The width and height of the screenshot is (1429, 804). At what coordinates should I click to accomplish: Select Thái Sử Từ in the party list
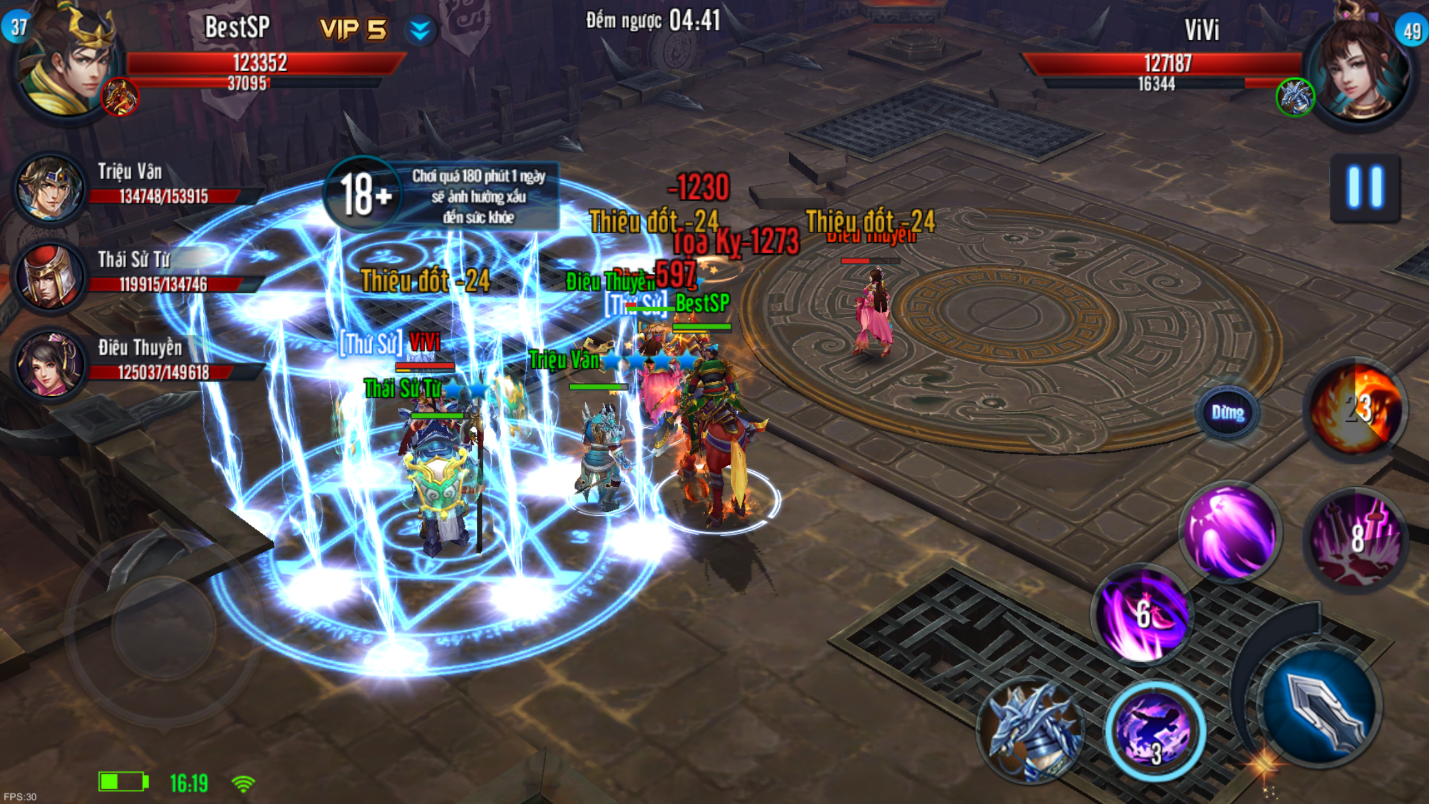[50, 274]
